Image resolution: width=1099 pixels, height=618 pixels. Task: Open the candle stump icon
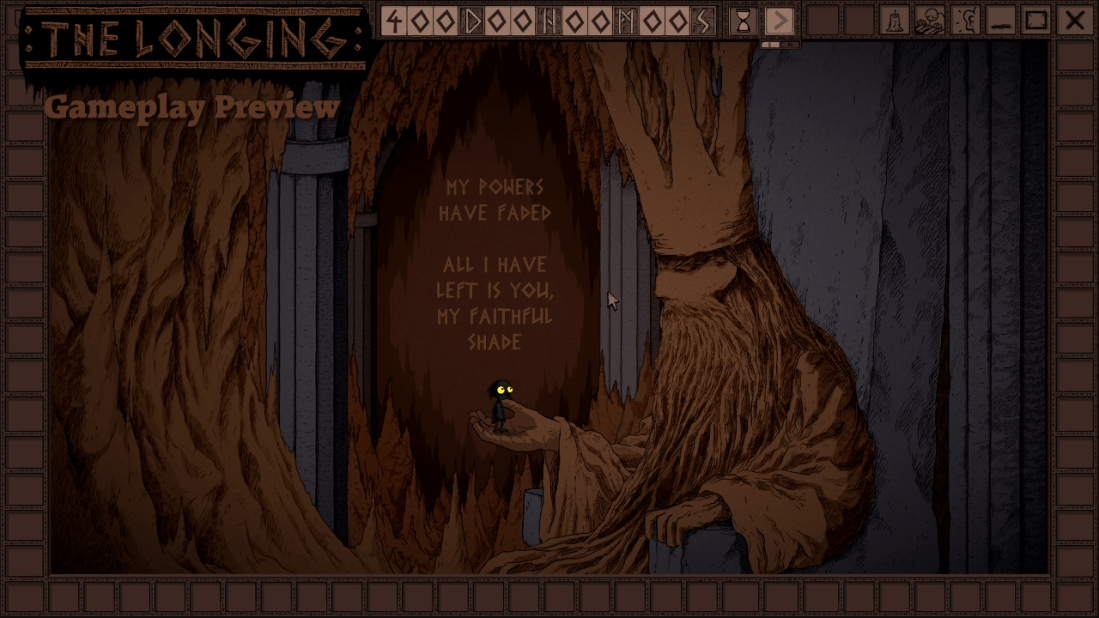pos(894,20)
